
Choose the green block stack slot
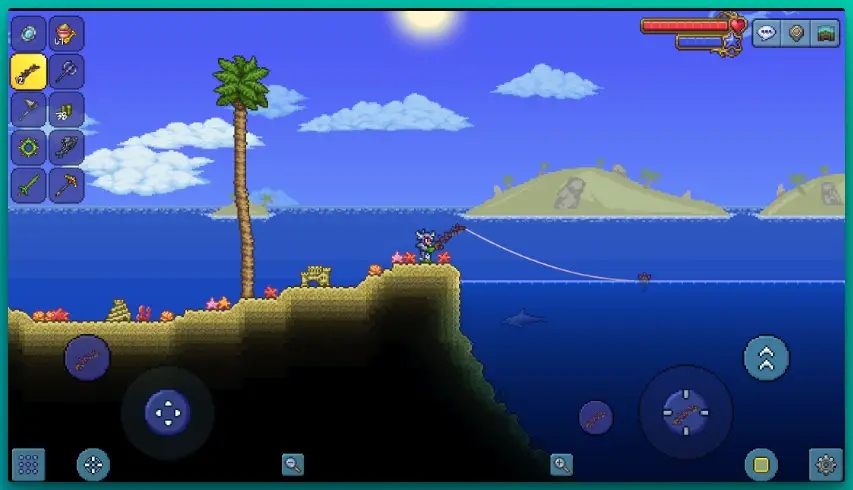point(67,110)
